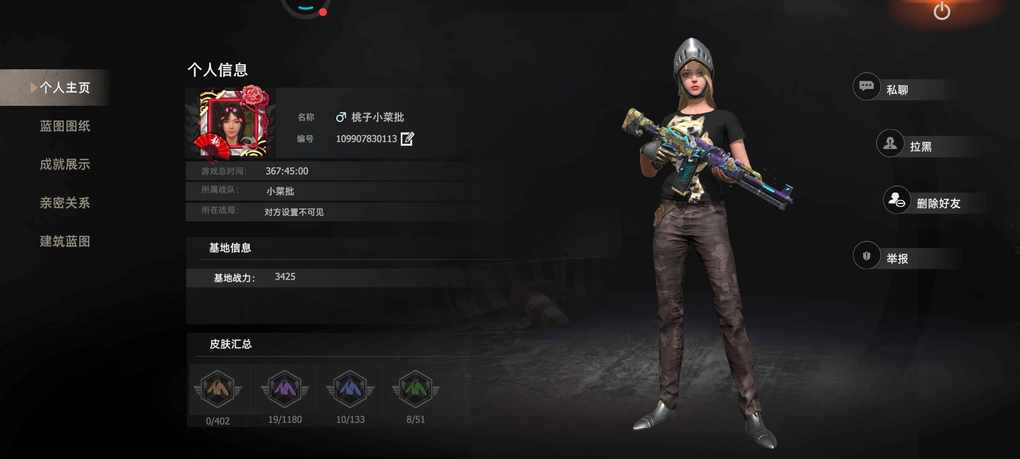
Task: Select the purple skin badge showing 19/1180
Action: click(x=284, y=389)
